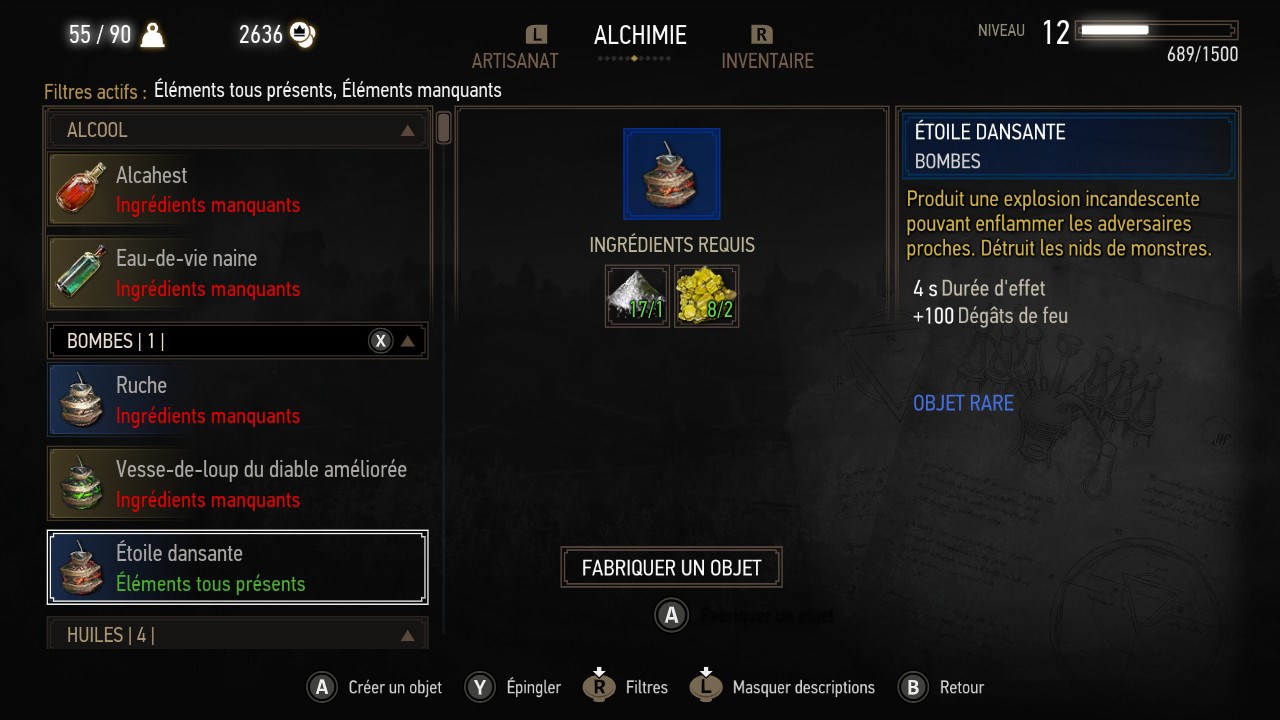
Task: Select the Alcahest recipe
Action: [x=238, y=189]
